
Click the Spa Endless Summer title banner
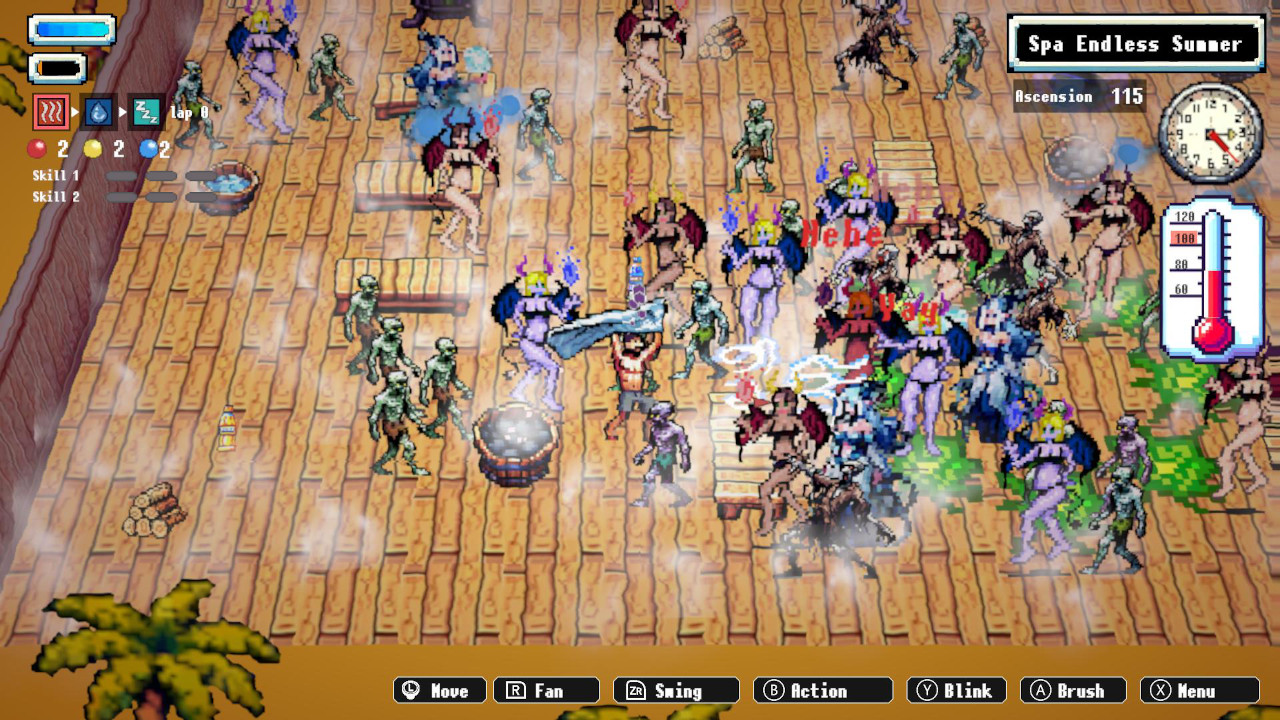click(x=1135, y=44)
